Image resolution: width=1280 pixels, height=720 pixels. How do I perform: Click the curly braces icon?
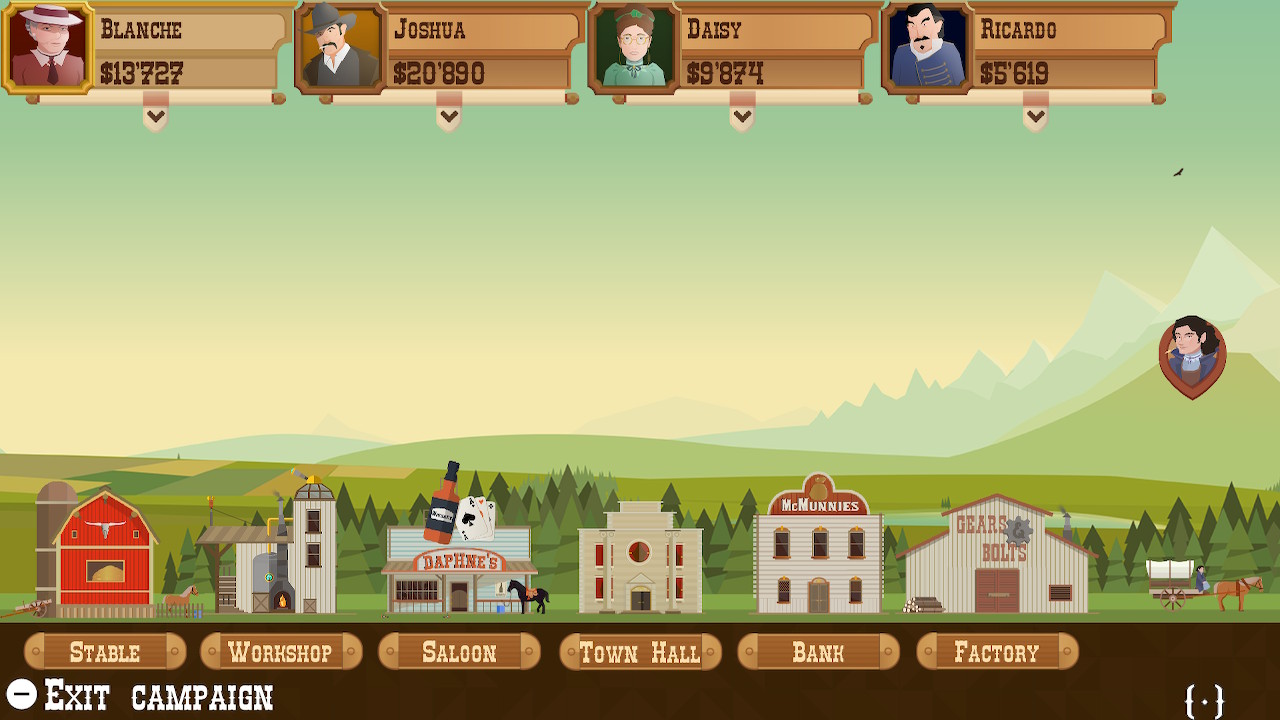1204,701
